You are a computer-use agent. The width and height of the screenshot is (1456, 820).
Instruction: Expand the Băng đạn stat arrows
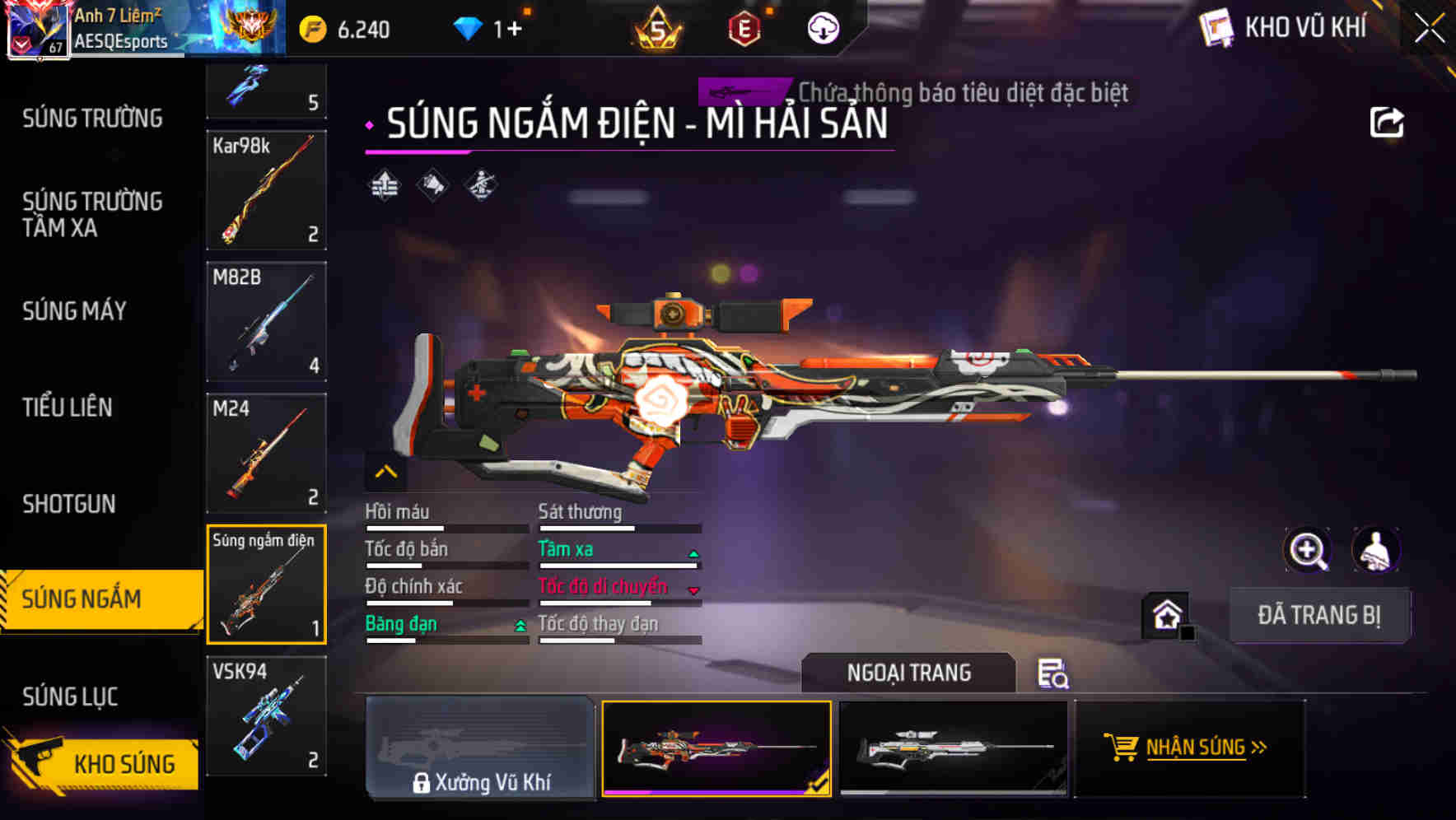[519, 624]
